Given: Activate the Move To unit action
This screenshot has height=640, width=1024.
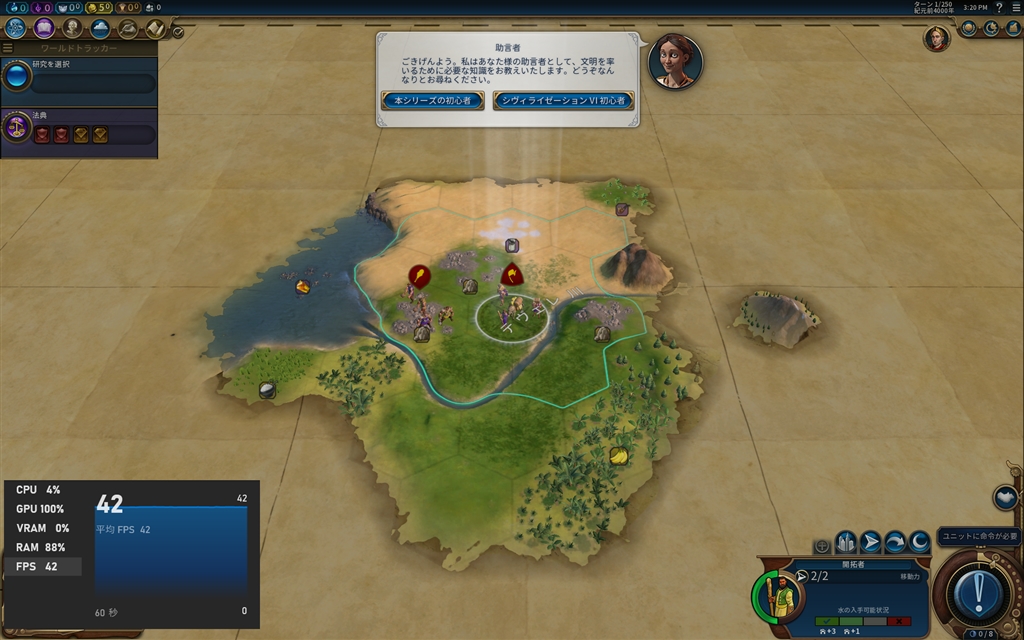Looking at the screenshot, I should tap(871, 542).
